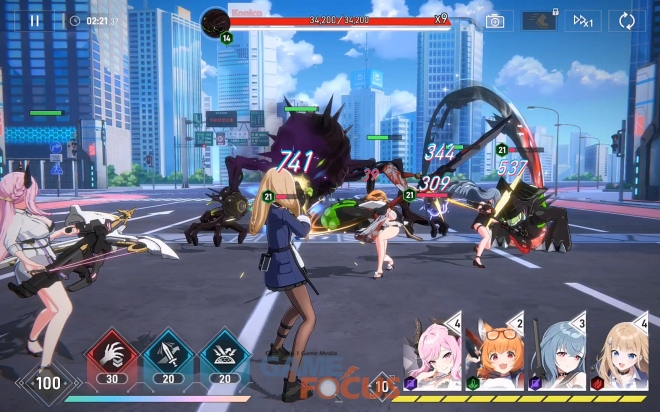Trigger the dome burst skill
The height and width of the screenshot is (412, 660).
224,354
